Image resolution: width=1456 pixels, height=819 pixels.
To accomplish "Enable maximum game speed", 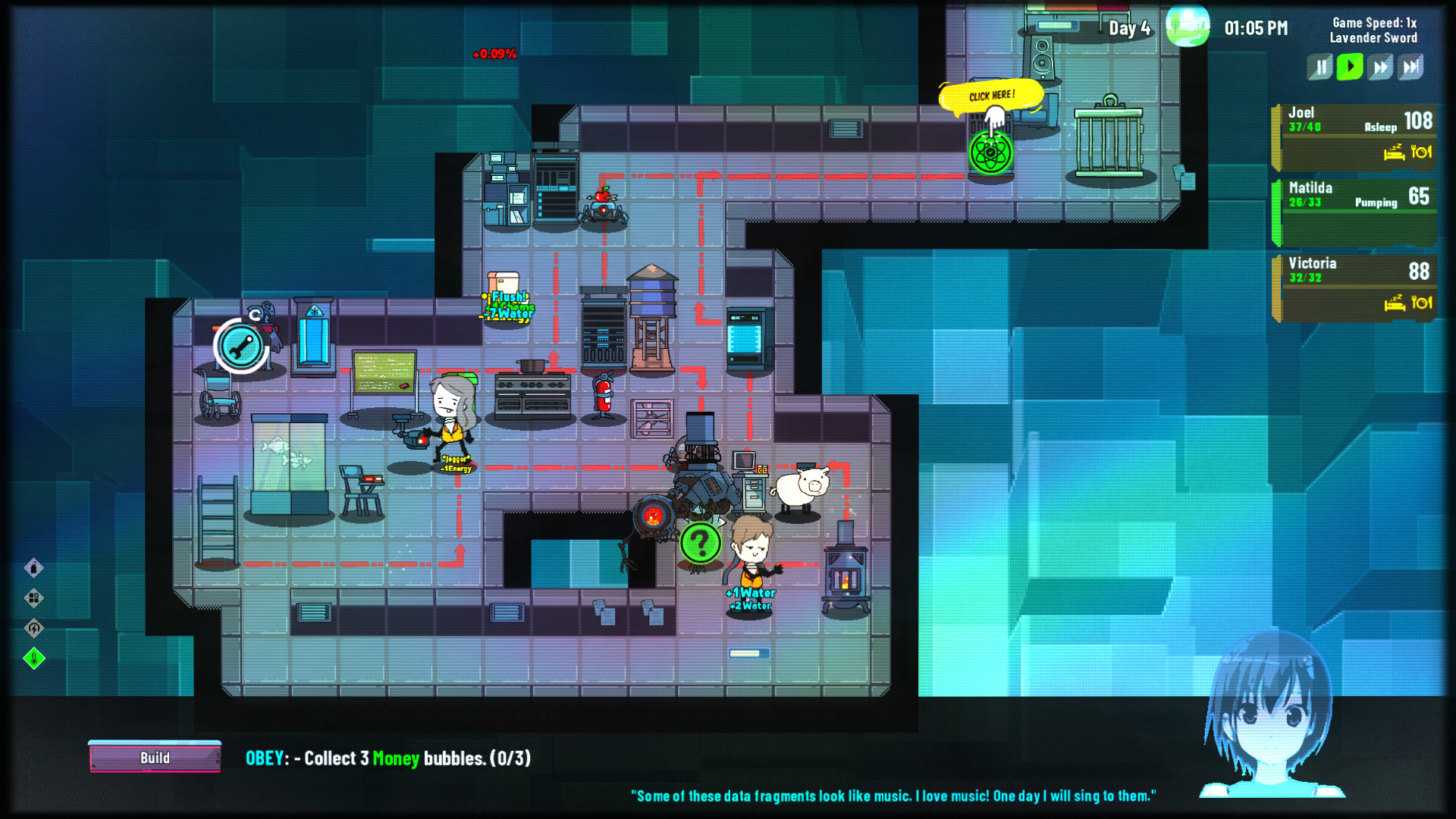I will pyautogui.click(x=1411, y=67).
